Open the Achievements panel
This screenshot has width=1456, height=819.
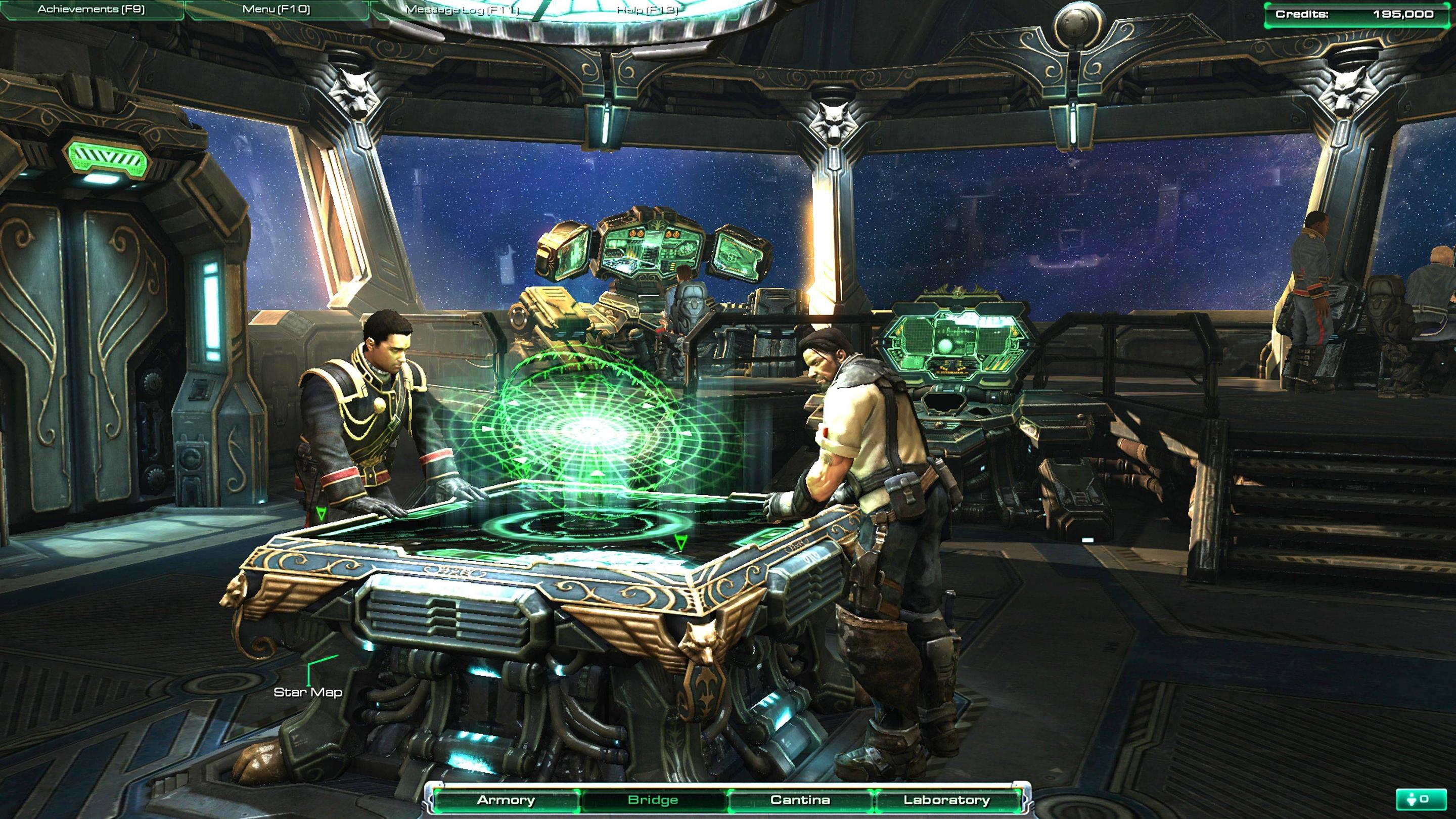pyautogui.click(x=91, y=10)
